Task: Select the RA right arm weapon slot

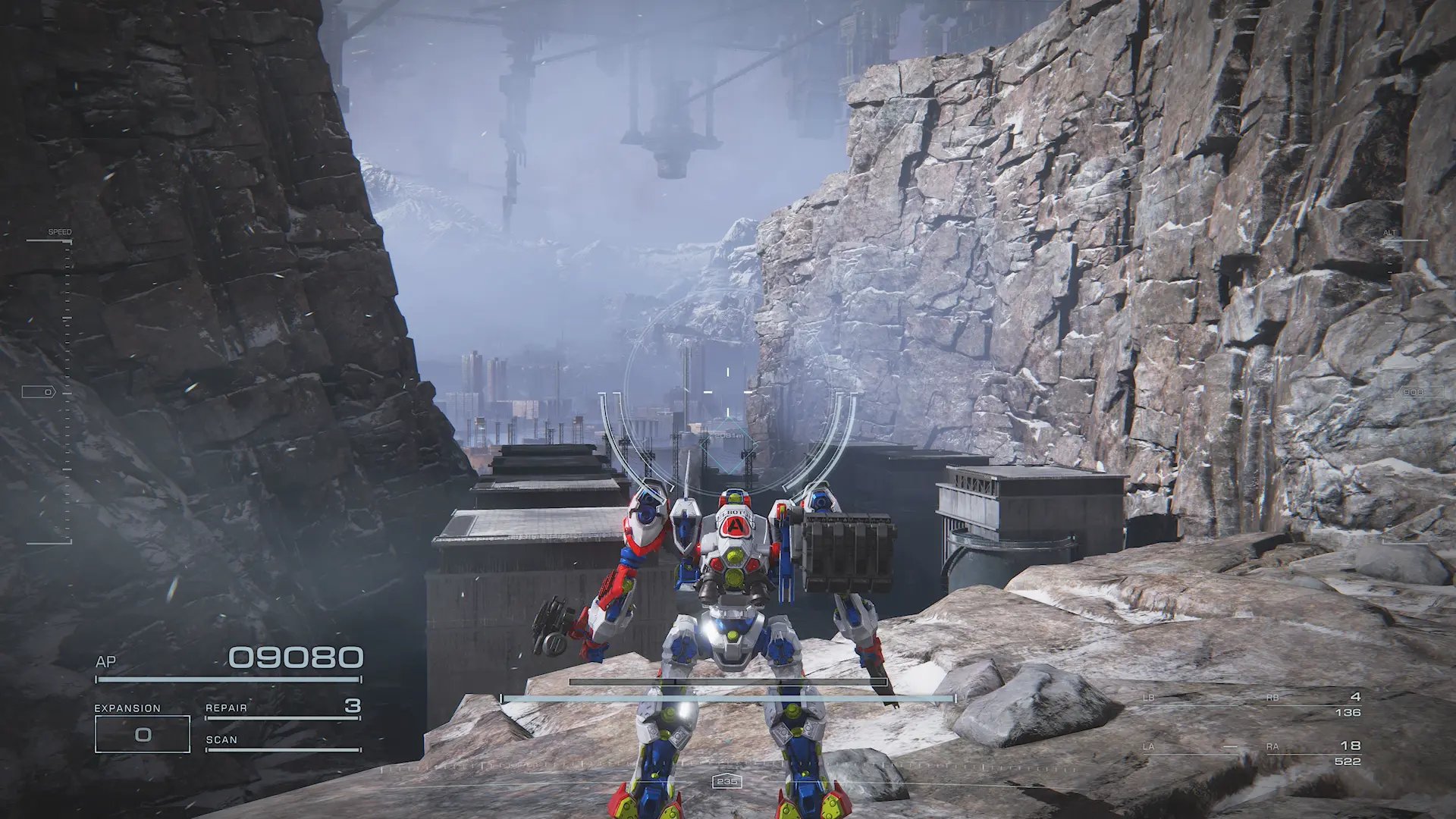Action: (x=1313, y=753)
